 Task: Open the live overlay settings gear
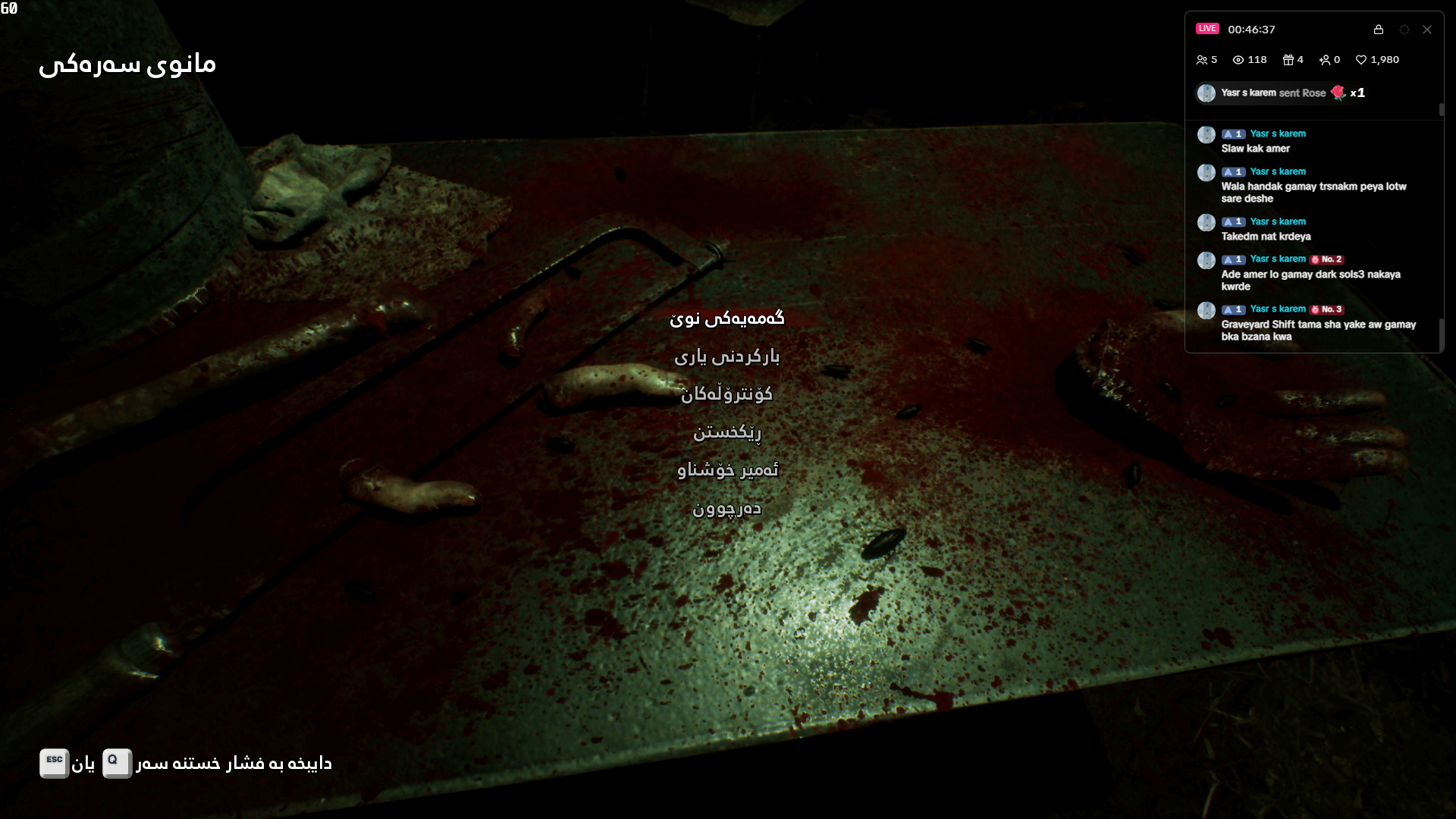pos(1404,29)
